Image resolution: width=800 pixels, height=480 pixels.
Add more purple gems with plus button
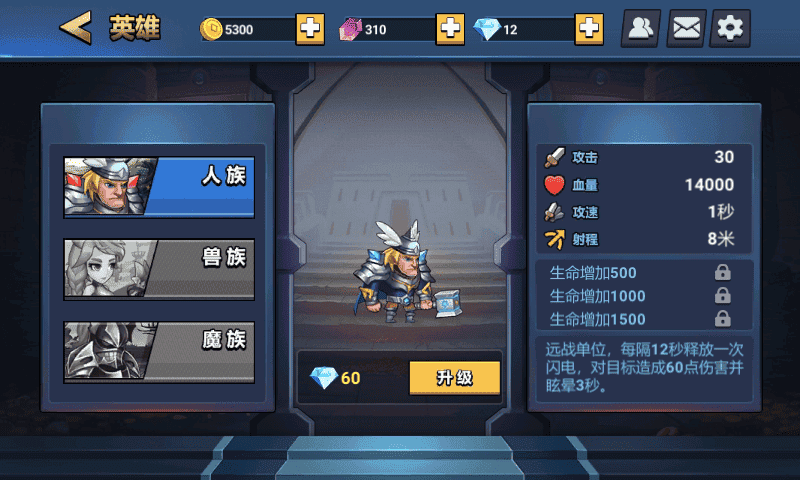(x=450, y=29)
